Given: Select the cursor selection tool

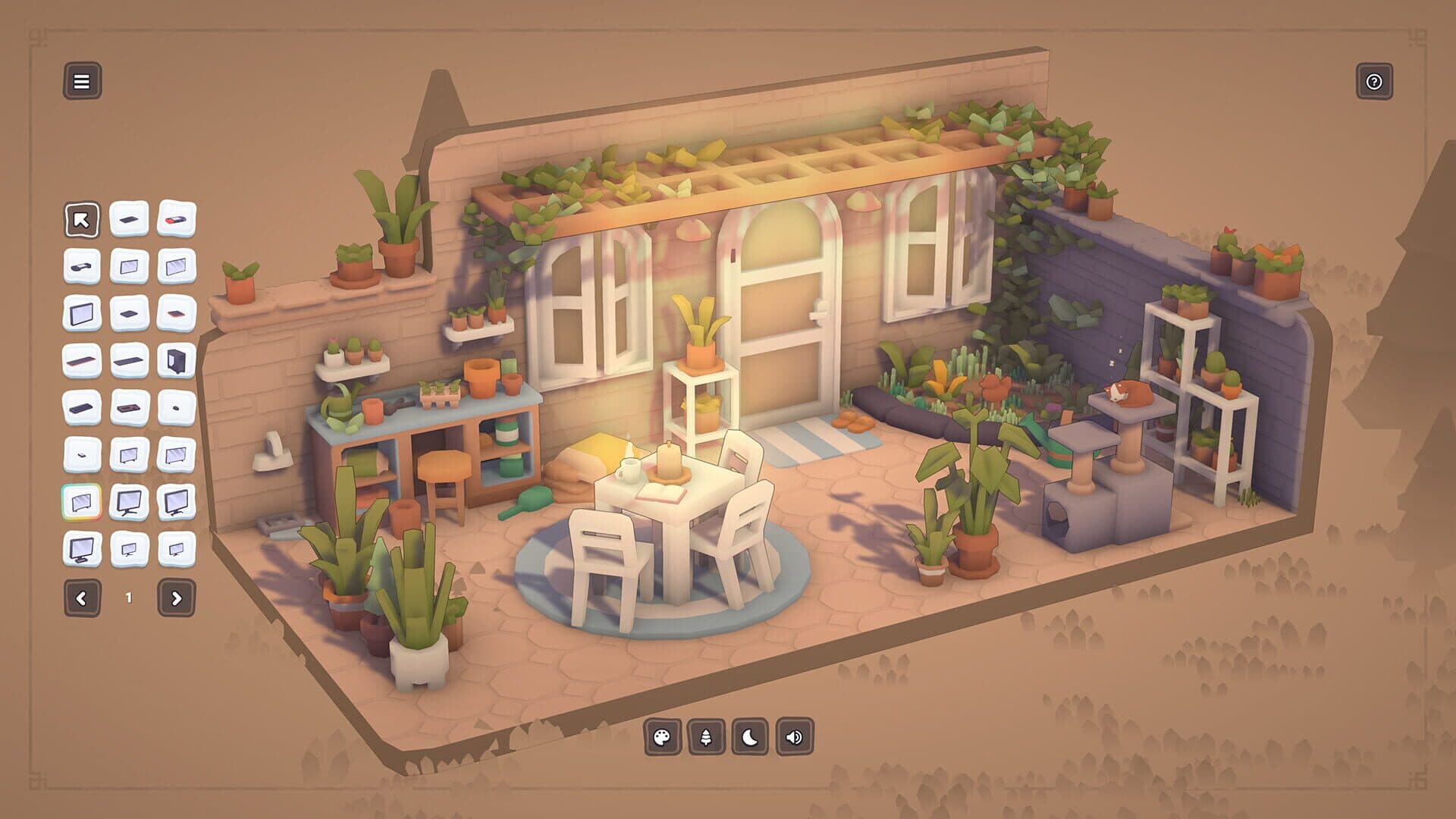Looking at the screenshot, I should point(83,221).
